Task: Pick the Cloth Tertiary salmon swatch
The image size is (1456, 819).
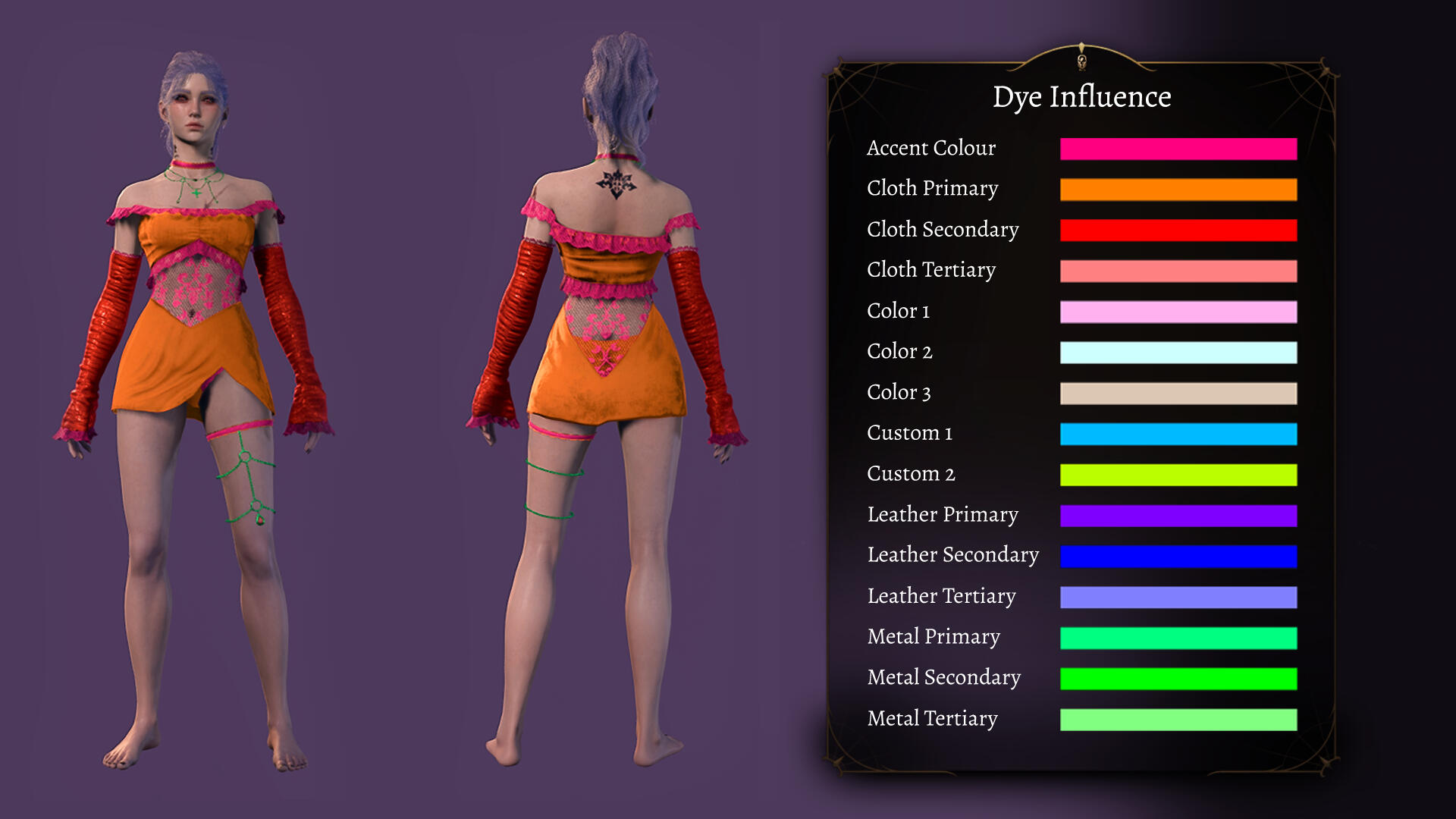Action: pyautogui.click(x=1178, y=271)
